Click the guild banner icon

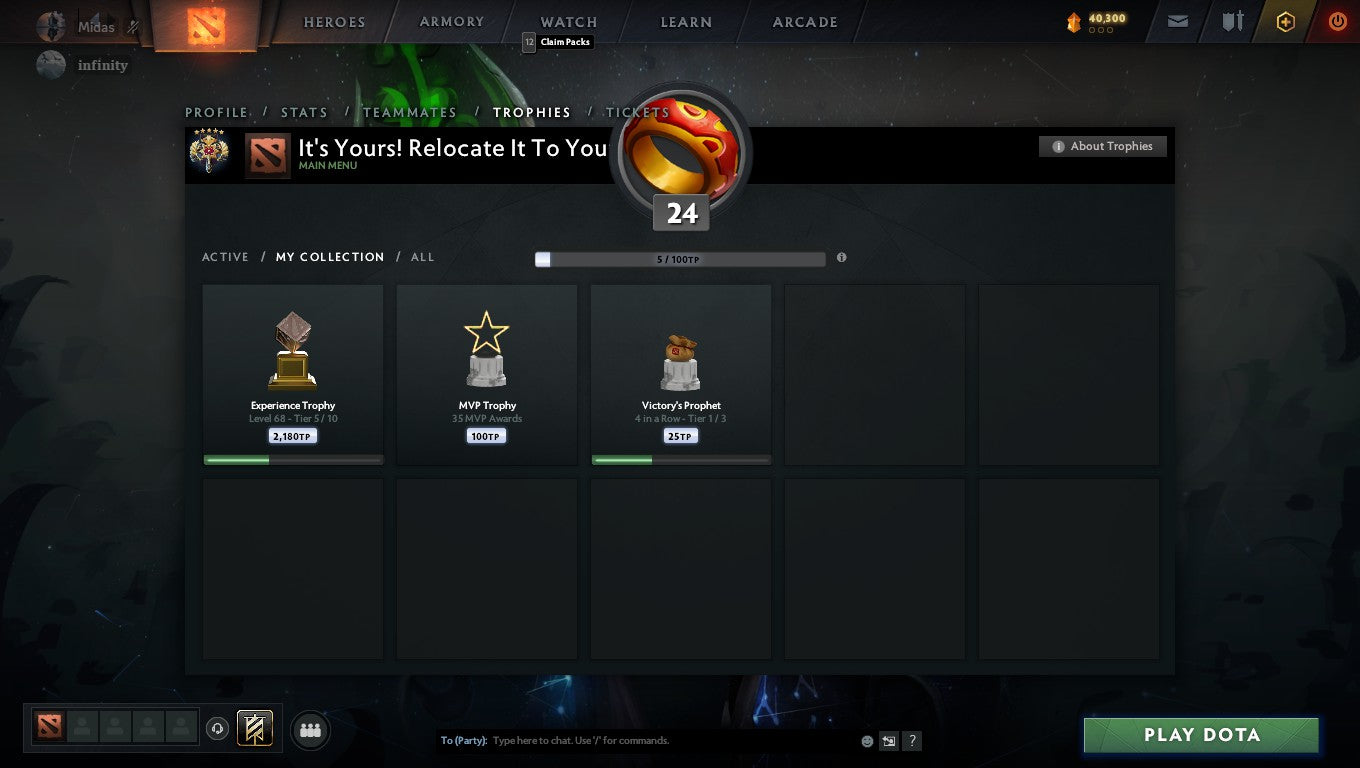253,728
